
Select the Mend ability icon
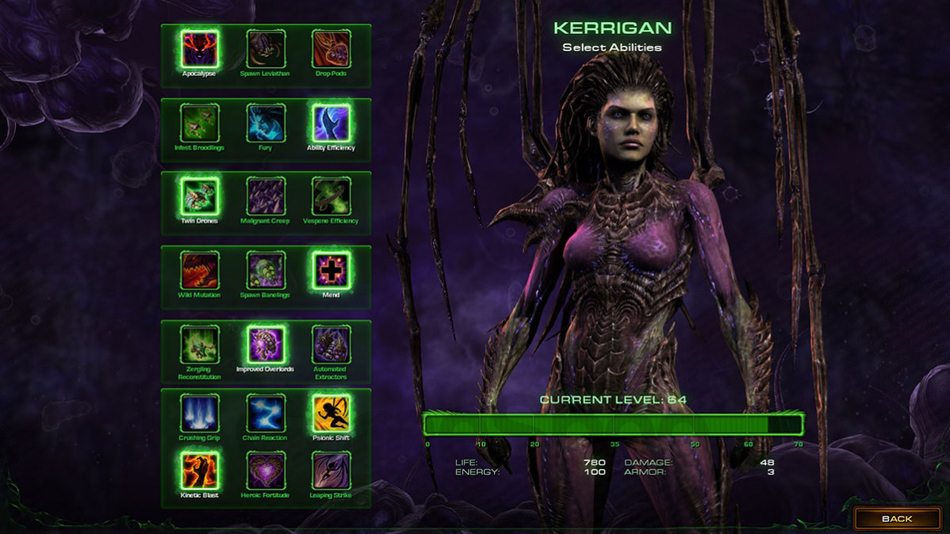[331, 270]
